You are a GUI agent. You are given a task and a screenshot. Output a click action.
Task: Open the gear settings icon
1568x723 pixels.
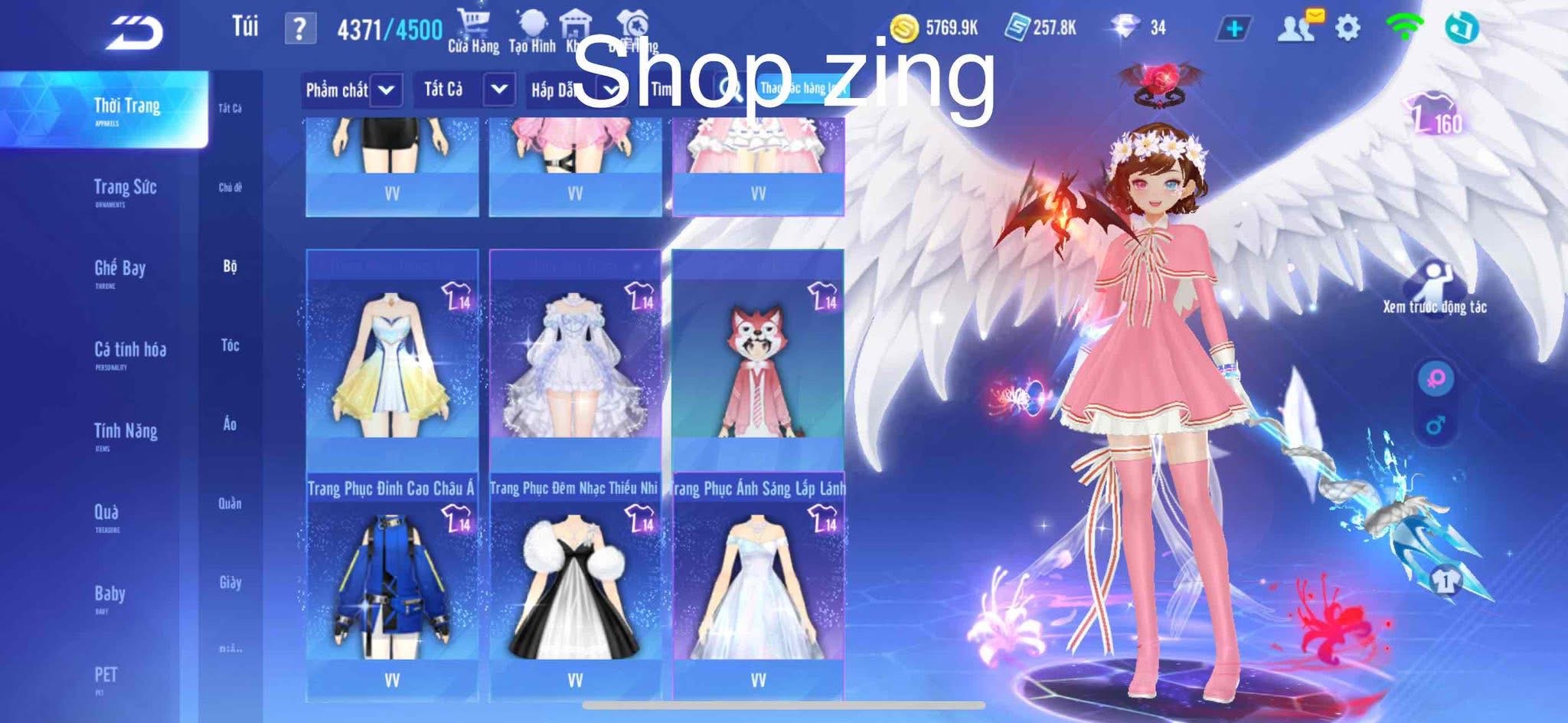[x=1347, y=28]
